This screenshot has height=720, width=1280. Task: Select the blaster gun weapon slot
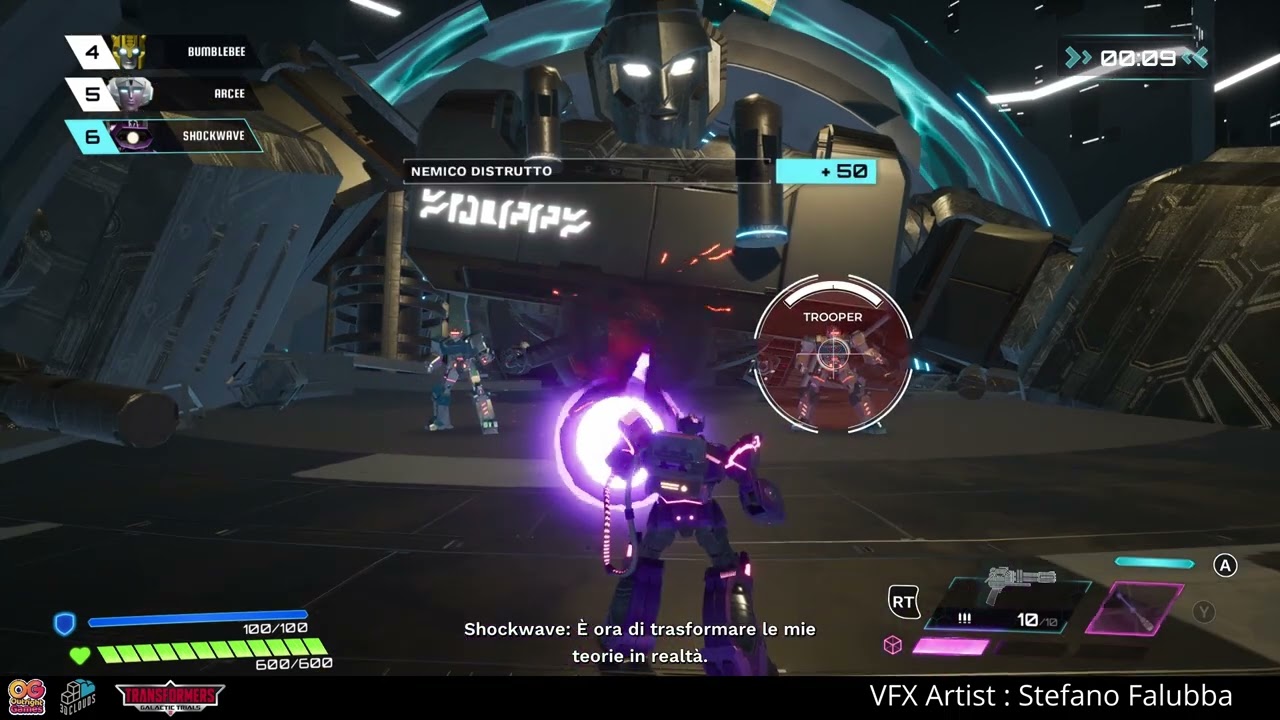(x=1008, y=604)
